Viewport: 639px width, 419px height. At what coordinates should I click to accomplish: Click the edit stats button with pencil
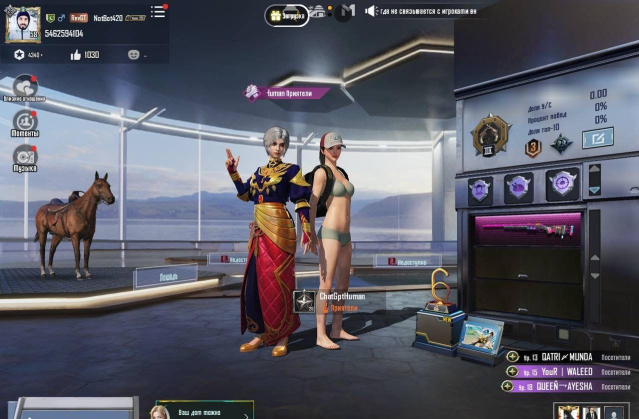point(596,139)
